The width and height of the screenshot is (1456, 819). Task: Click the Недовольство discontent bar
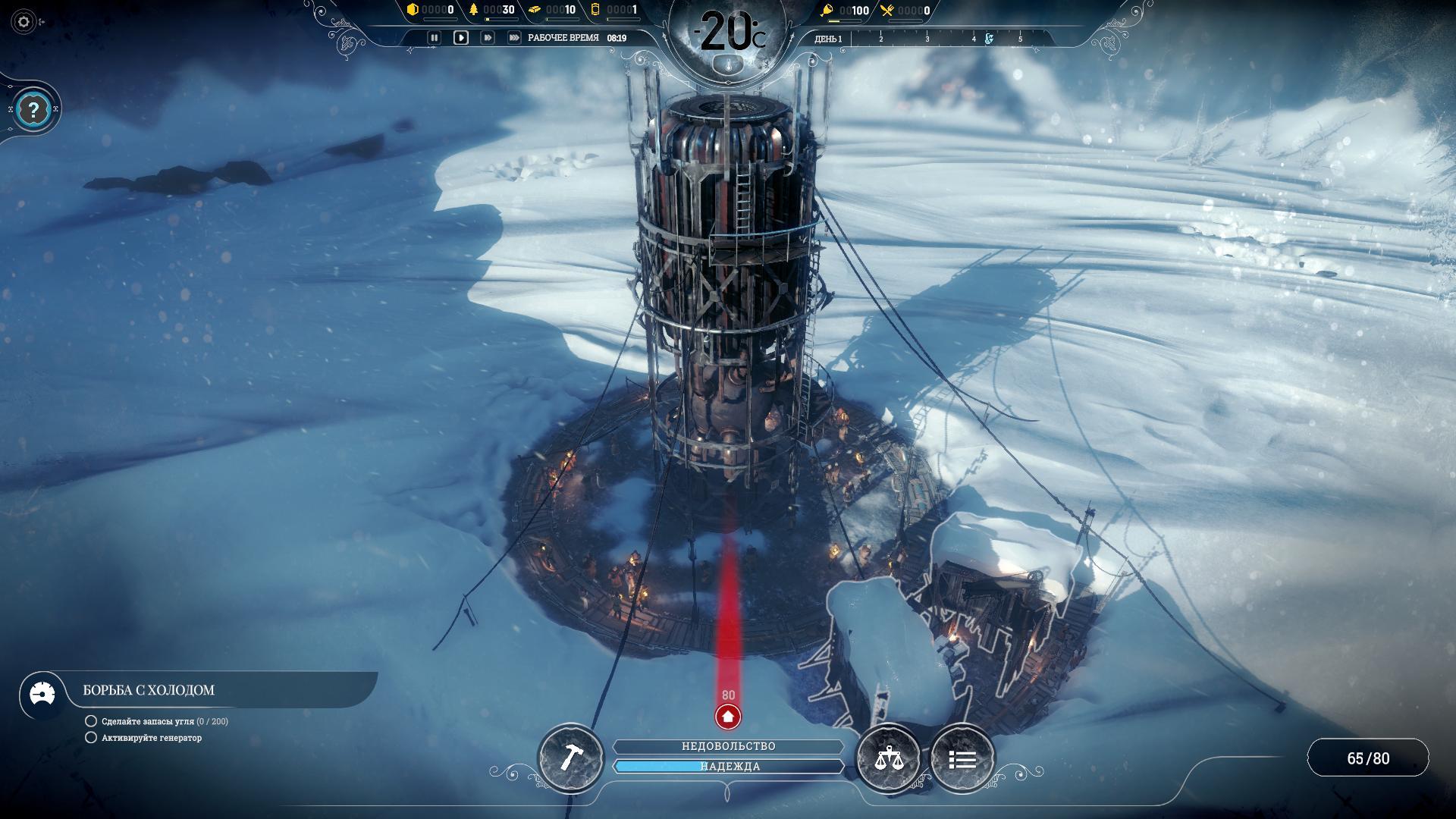pyautogui.click(x=728, y=746)
